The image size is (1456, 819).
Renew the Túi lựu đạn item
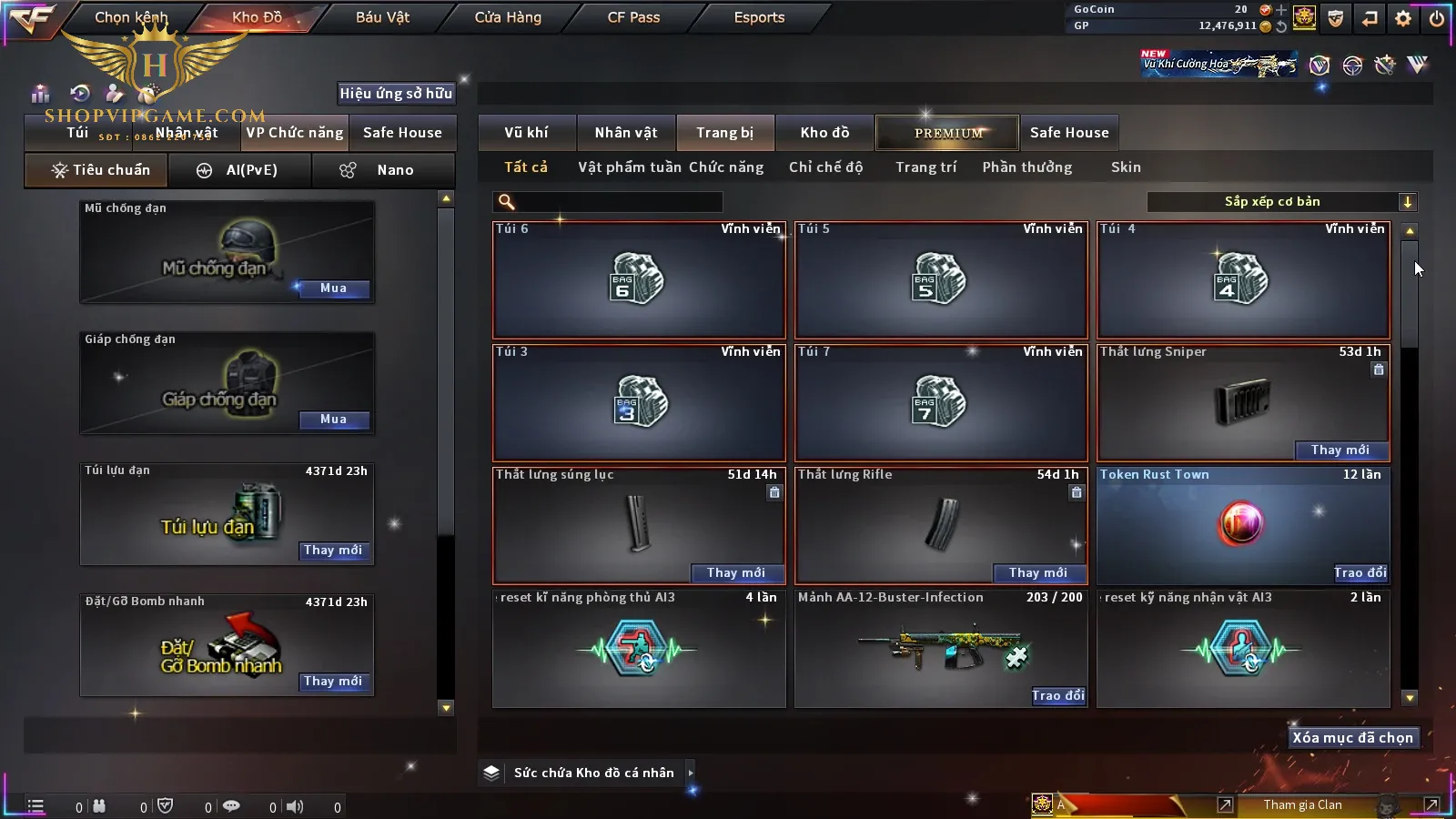click(x=333, y=551)
